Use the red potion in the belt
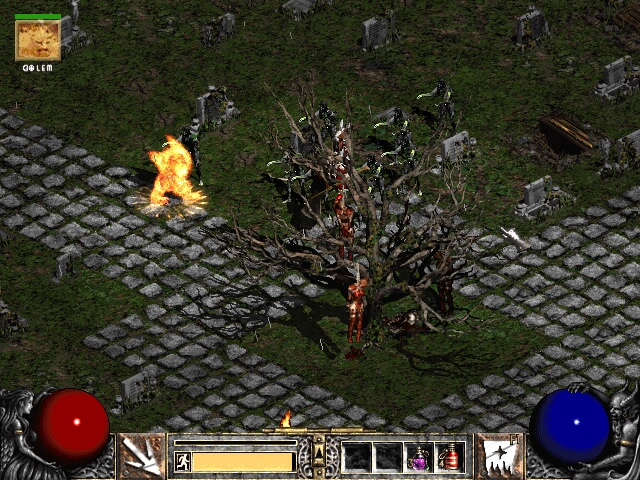Screen dimensions: 640x480 450,457
